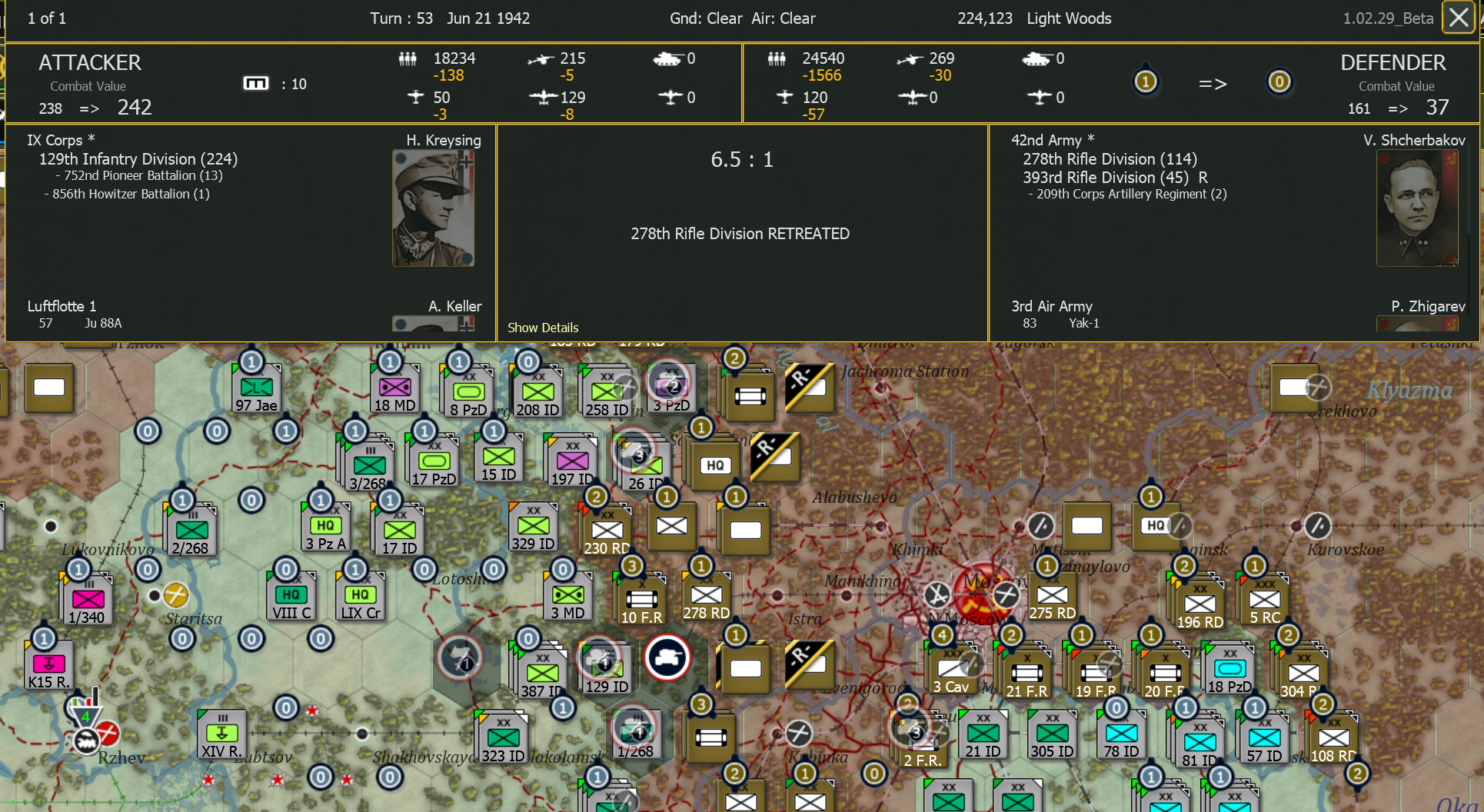
Task: Close the combat resolution window
Action: 1458,18
